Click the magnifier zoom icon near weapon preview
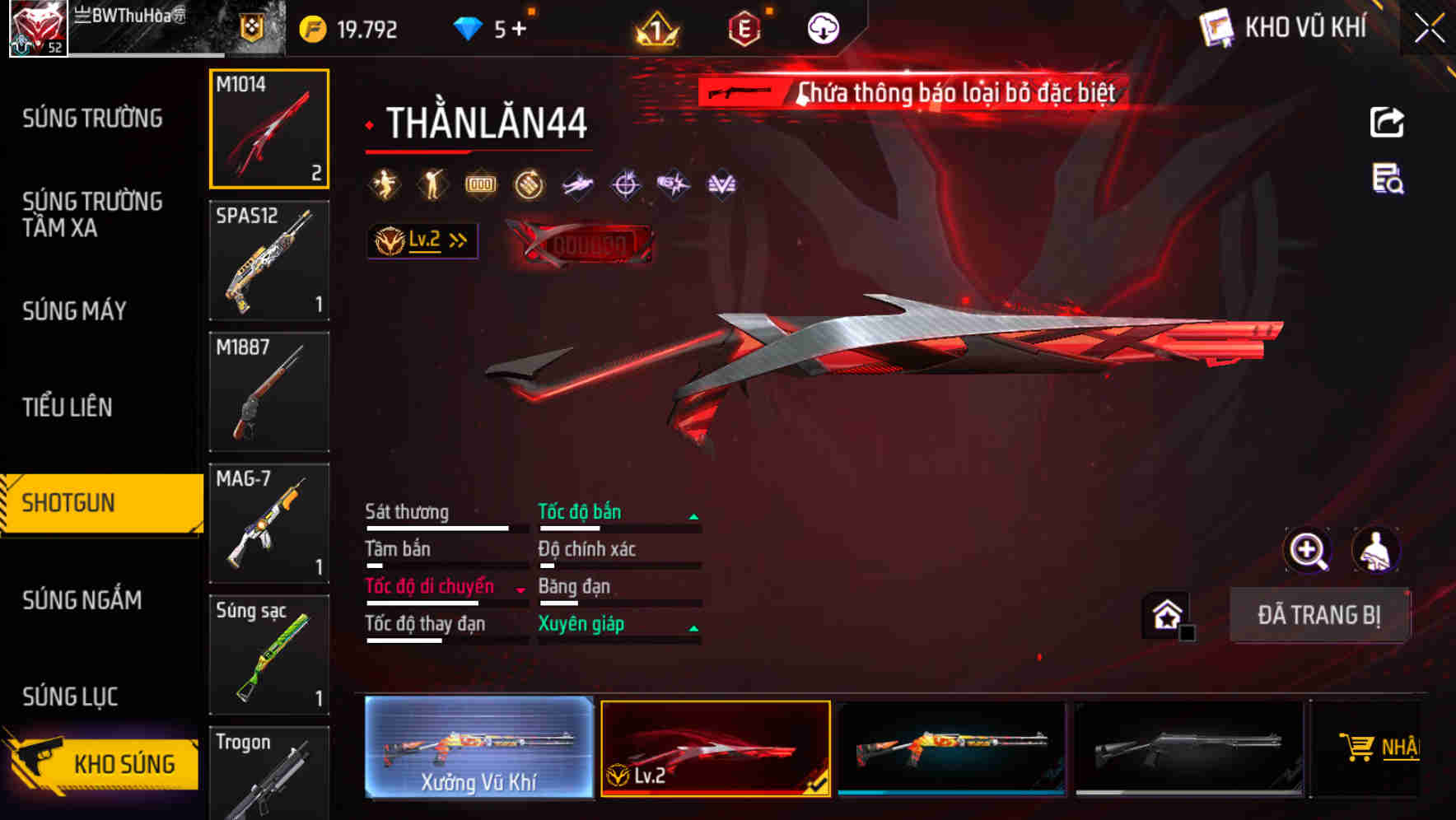 click(1309, 550)
